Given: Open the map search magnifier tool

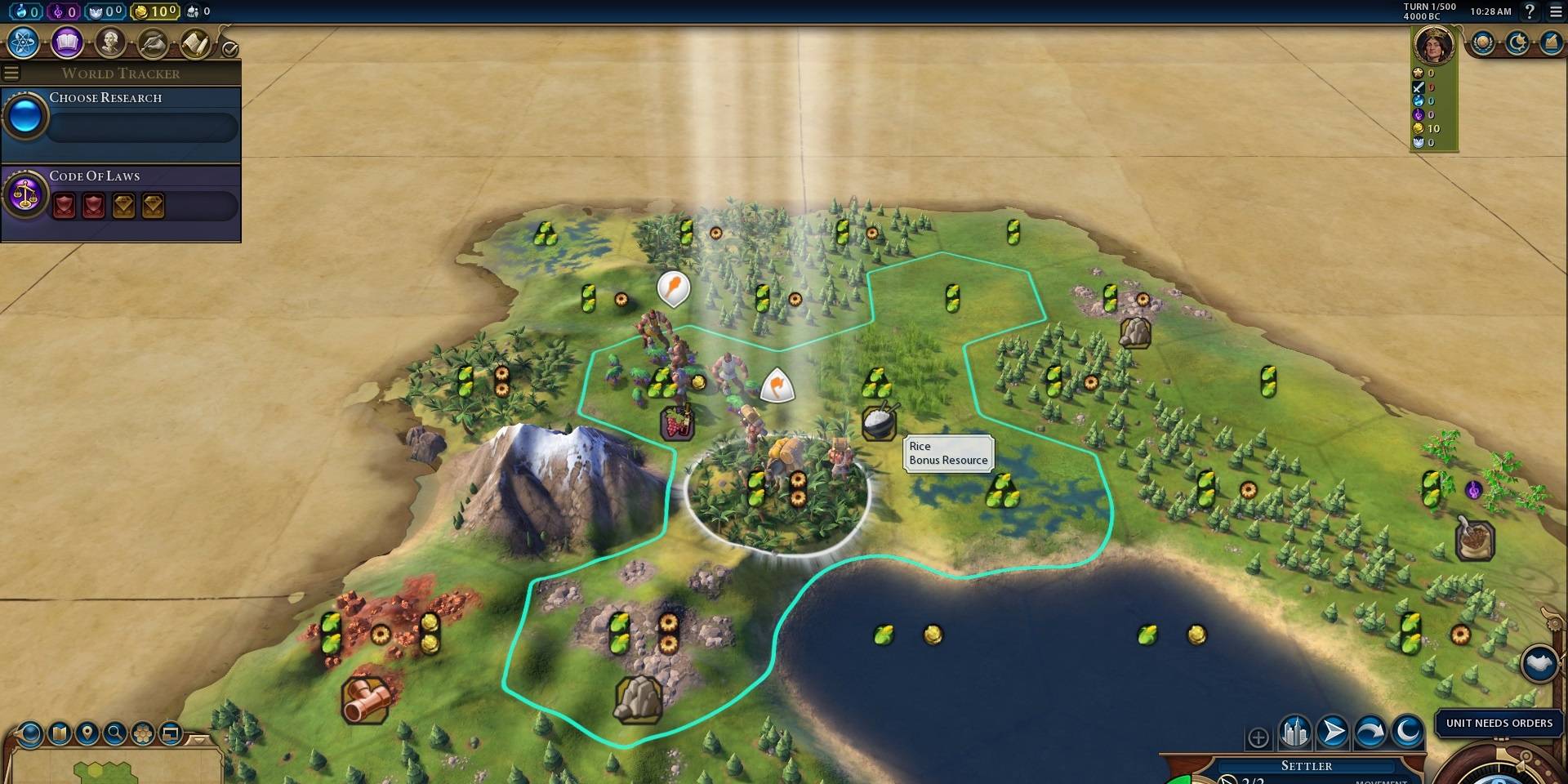Looking at the screenshot, I should pyautogui.click(x=115, y=733).
